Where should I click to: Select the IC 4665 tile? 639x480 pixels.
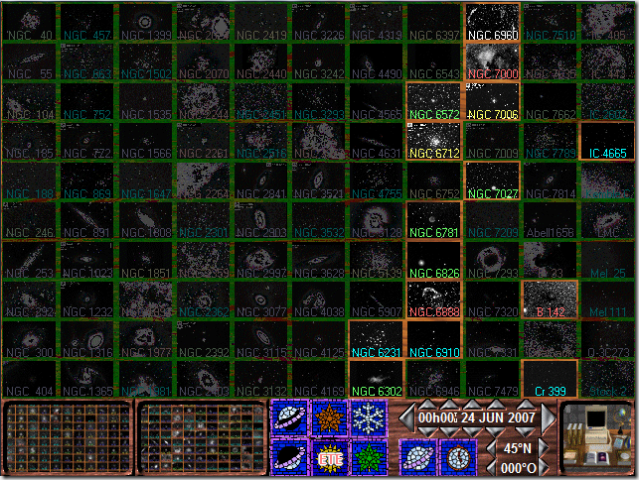[x=608, y=141]
